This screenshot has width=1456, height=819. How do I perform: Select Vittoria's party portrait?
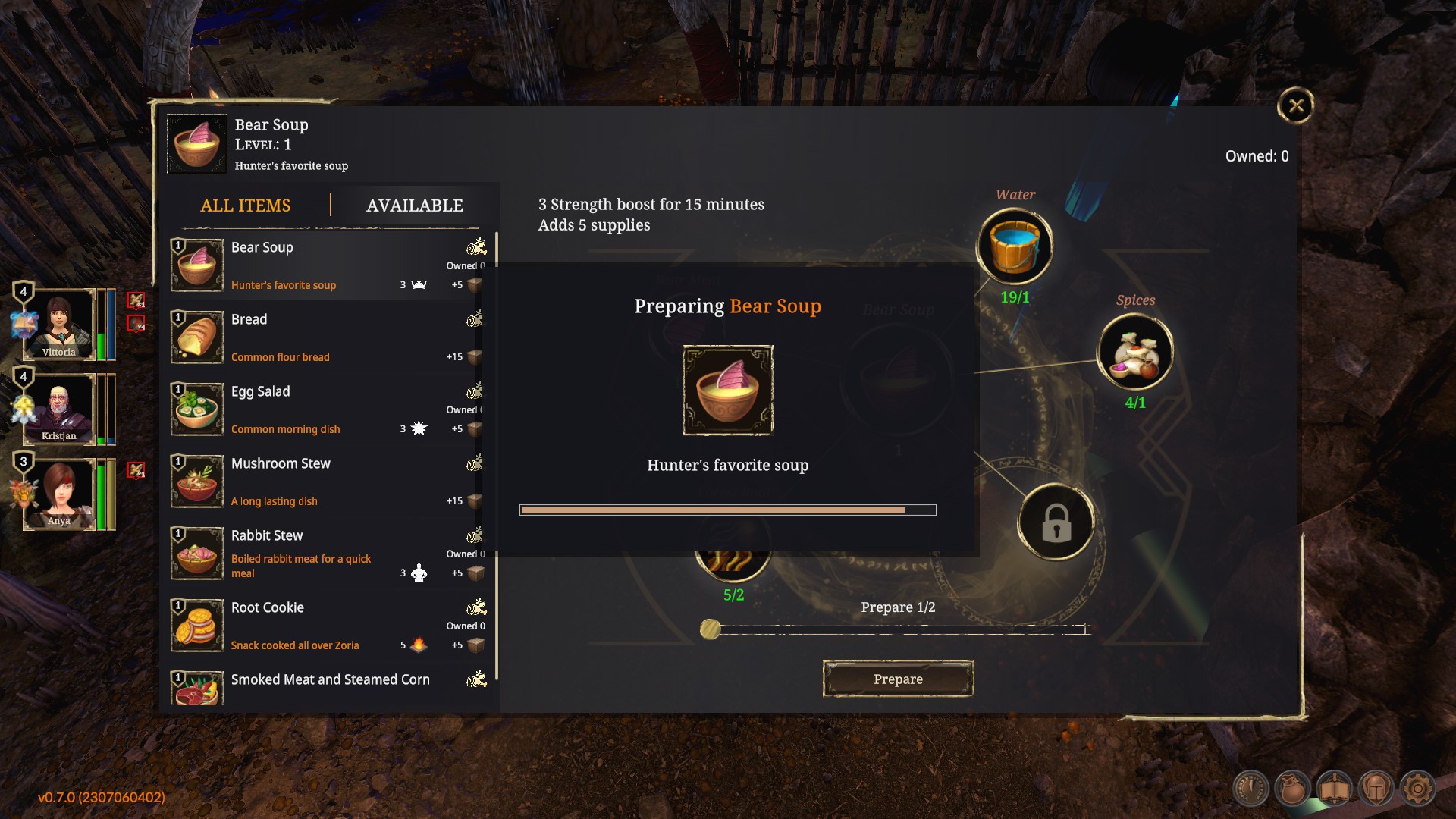point(59,325)
